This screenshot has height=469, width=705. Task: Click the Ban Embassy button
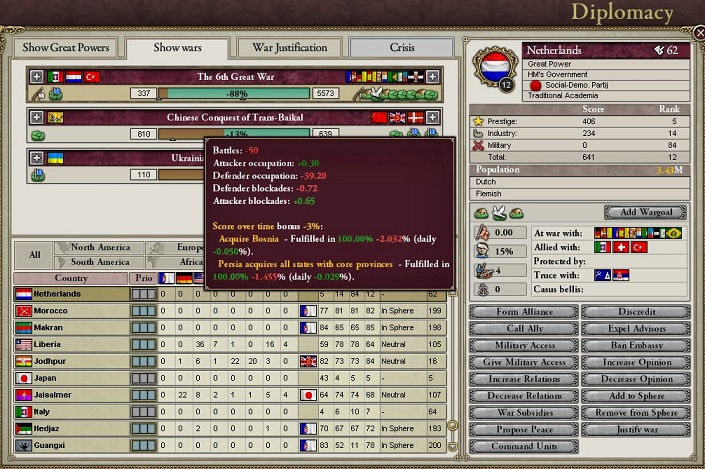638,345
